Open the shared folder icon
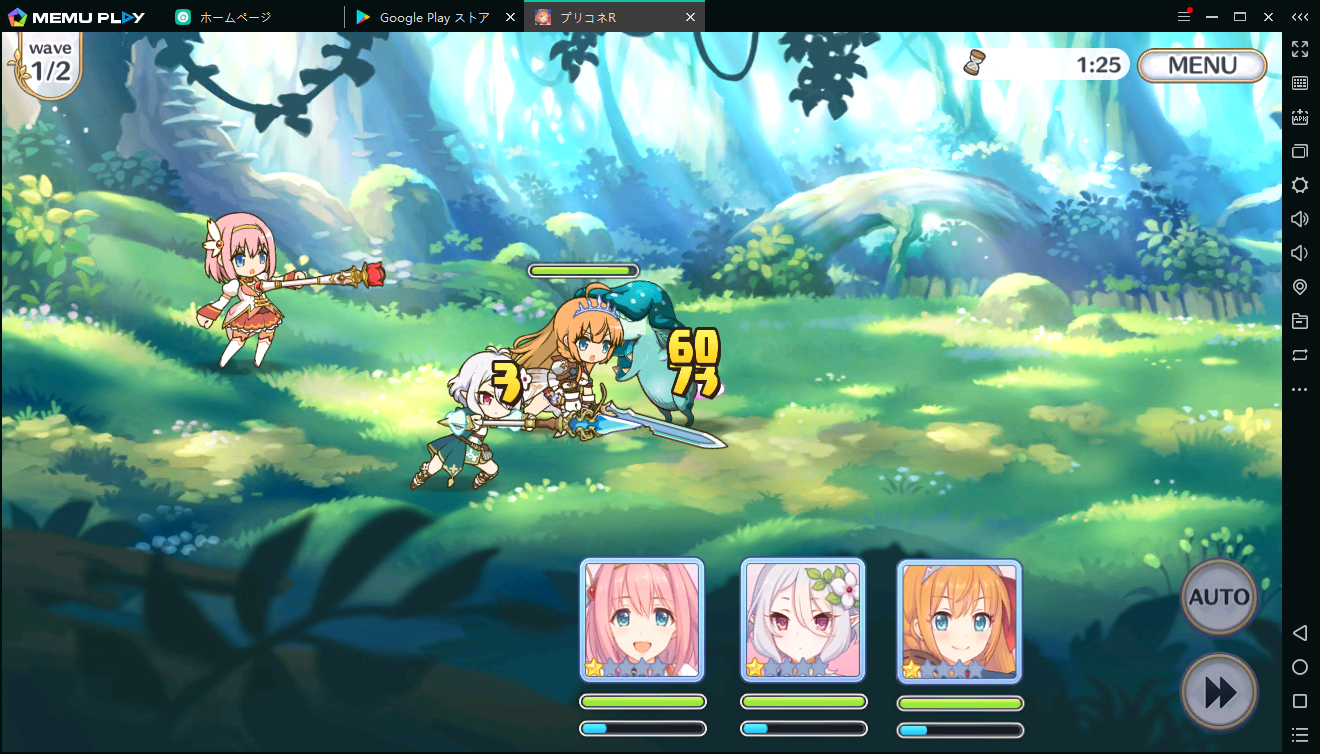Screen dimensions: 1320x754 coord(1300,321)
